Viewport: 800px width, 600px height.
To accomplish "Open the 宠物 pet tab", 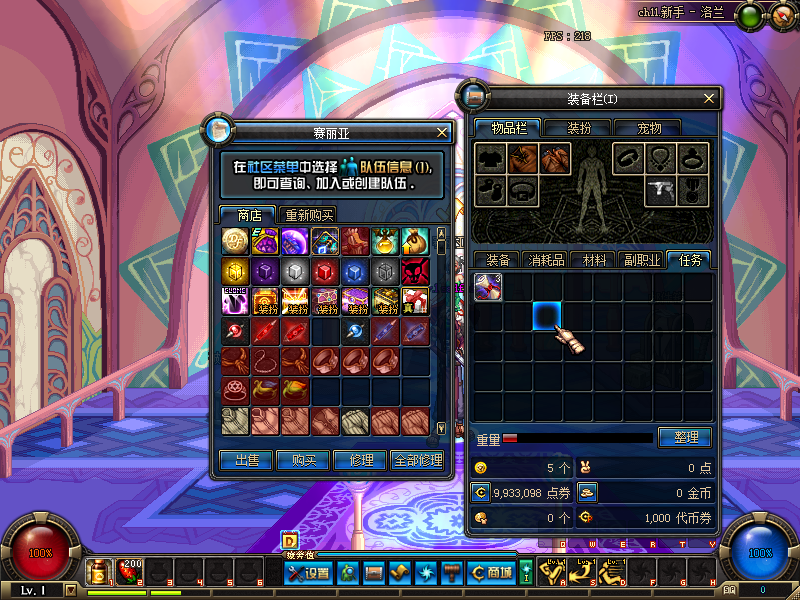I will point(650,128).
